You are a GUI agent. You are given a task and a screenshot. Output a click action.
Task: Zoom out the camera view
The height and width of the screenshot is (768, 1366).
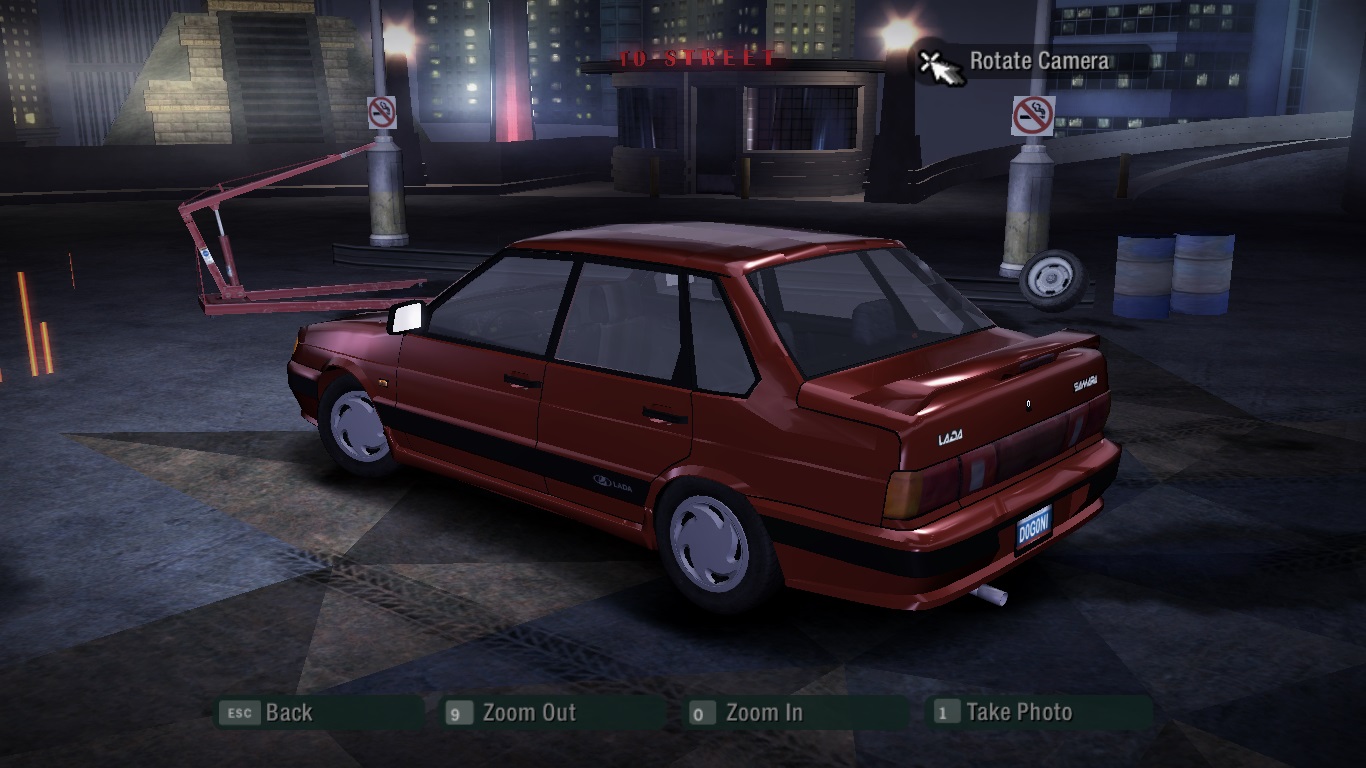528,713
